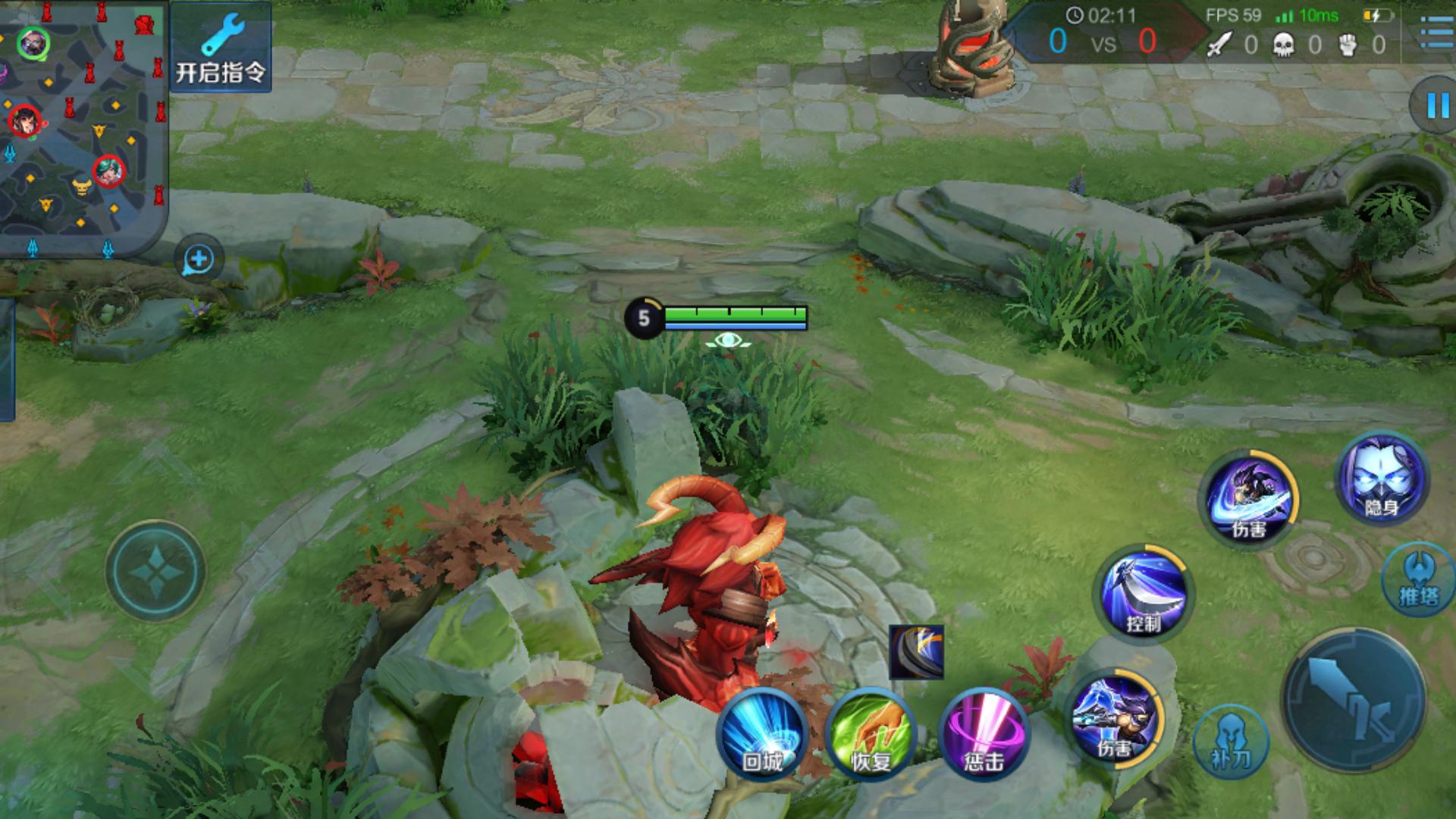This screenshot has height=819, width=1456.
Task: Activate the 隐身 stealth ultimate skill
Action: [1381, 480]
